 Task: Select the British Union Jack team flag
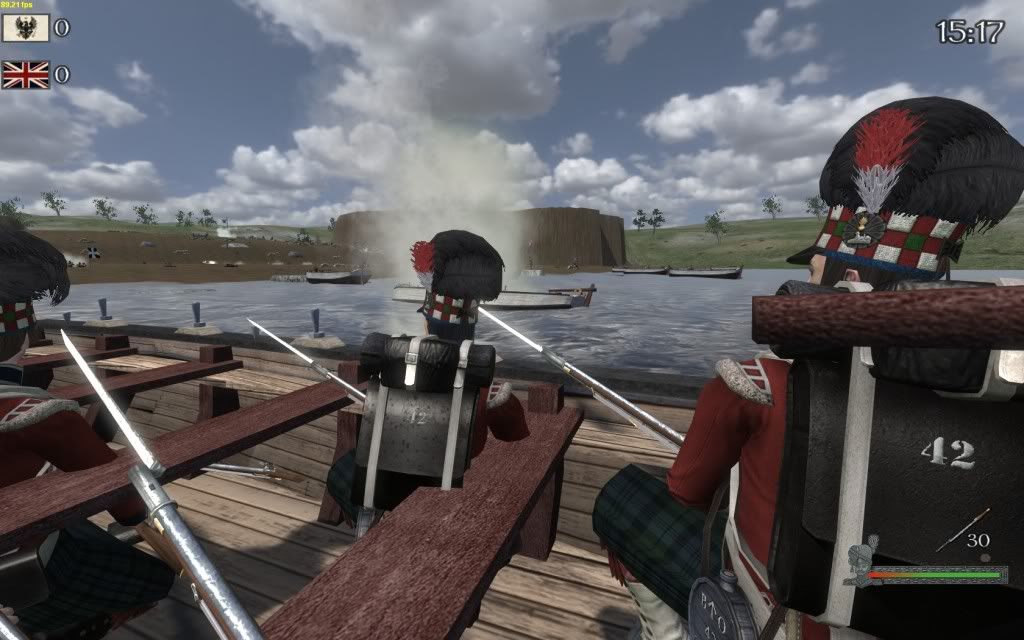pos(26,74)
